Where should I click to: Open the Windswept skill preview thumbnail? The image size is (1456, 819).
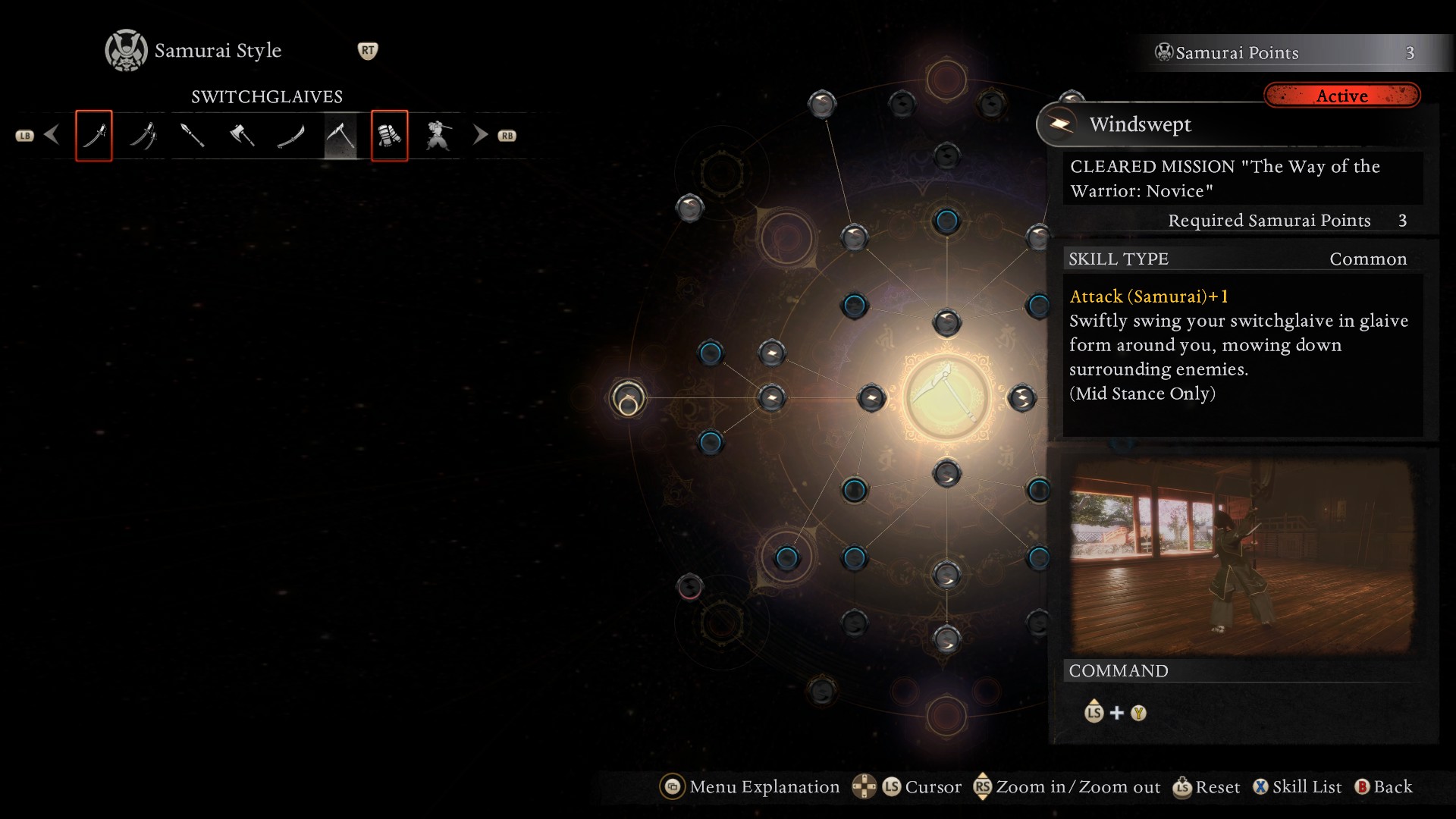pyautogui.click(x=1241, y=557)
